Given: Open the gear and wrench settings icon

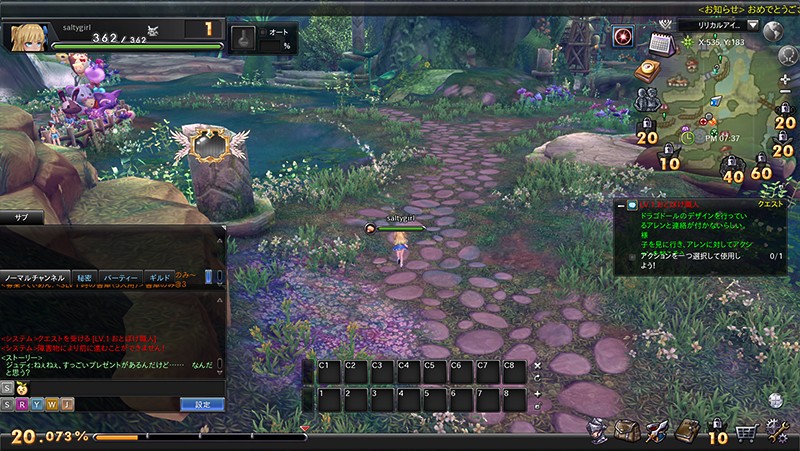Looking at the screenshot, I should coord(777,431).
